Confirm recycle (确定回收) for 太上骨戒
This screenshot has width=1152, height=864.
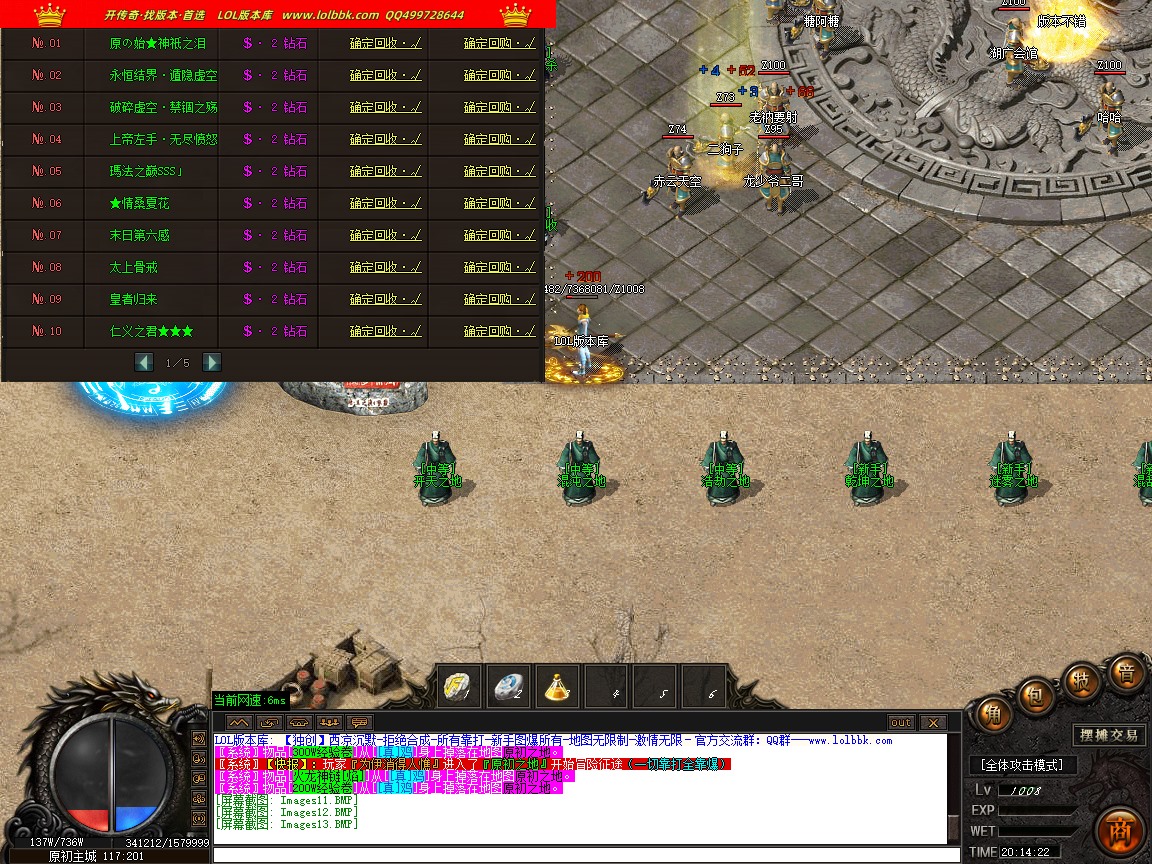tap(385, 267)
